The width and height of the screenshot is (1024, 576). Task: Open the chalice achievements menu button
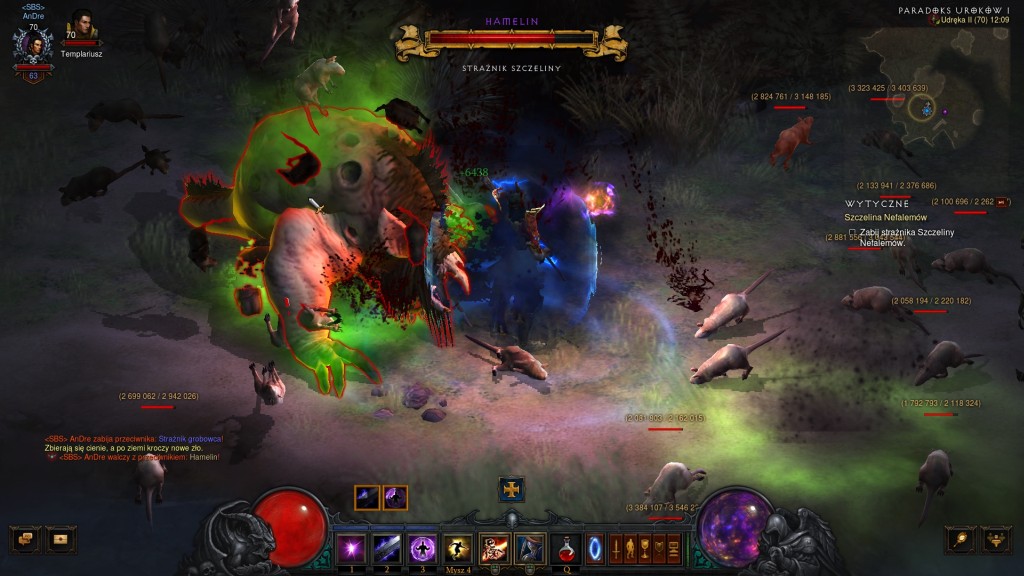coord(645,548)
